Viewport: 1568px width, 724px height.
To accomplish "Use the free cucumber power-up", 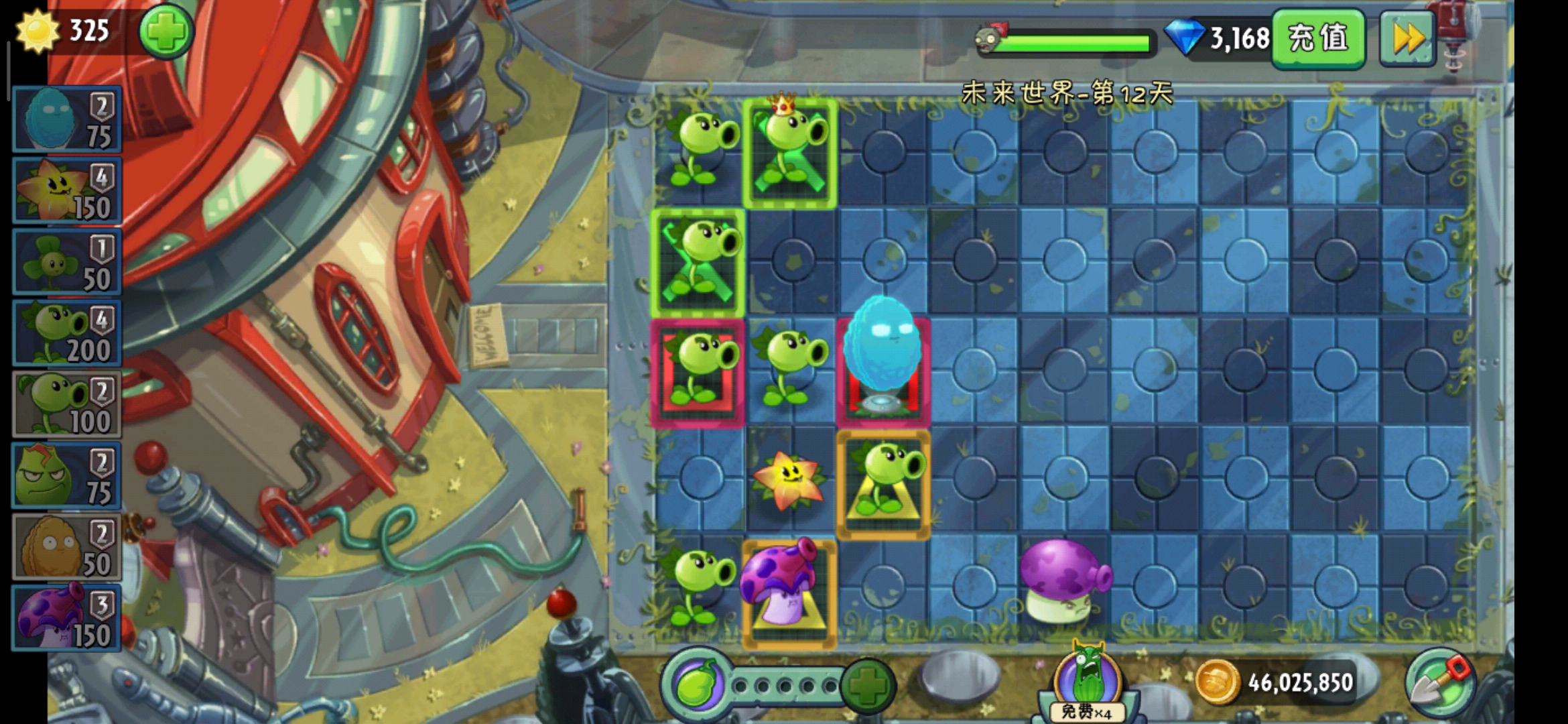I will click(1087, 684).
